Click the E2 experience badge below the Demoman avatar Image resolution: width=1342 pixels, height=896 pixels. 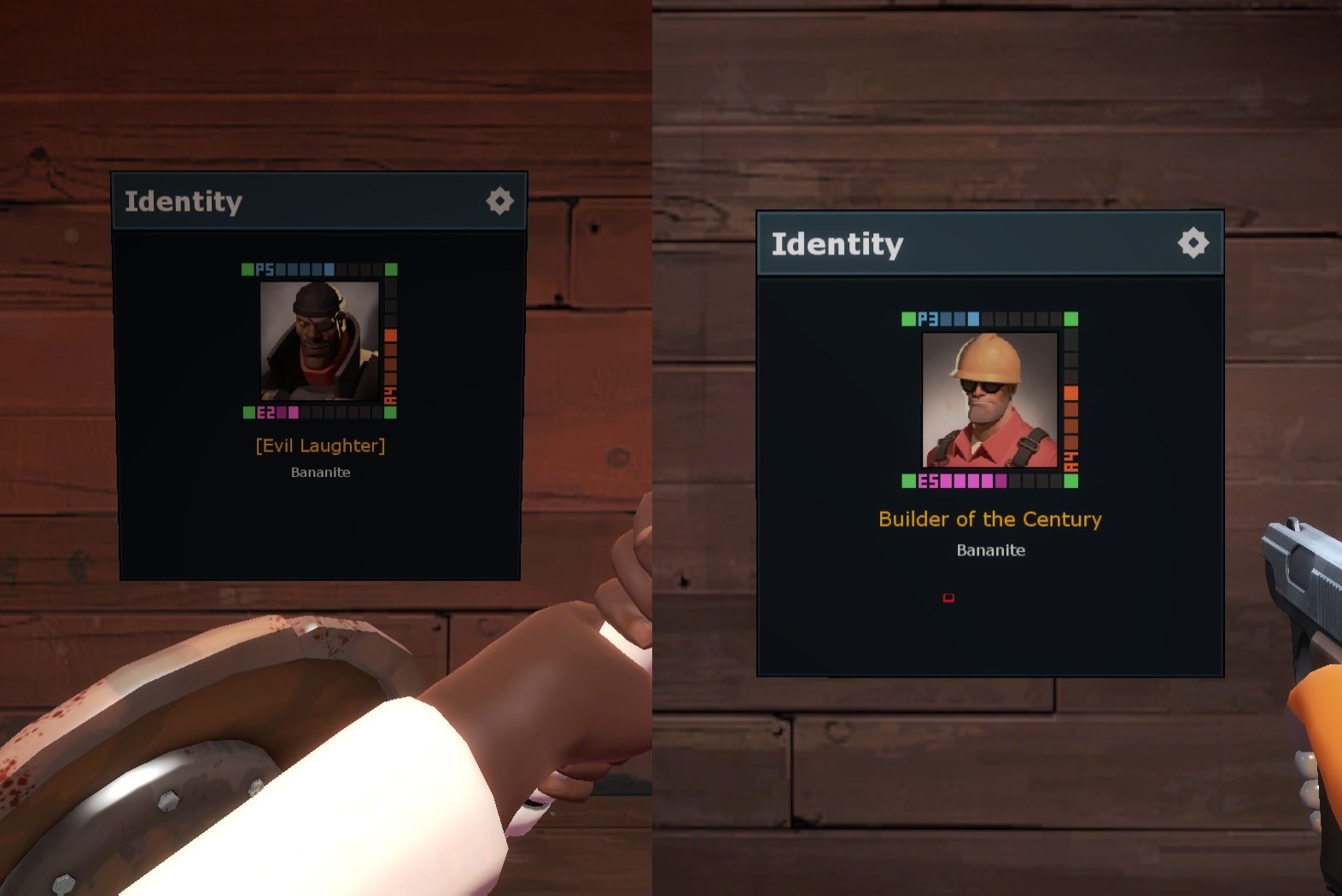265,413
